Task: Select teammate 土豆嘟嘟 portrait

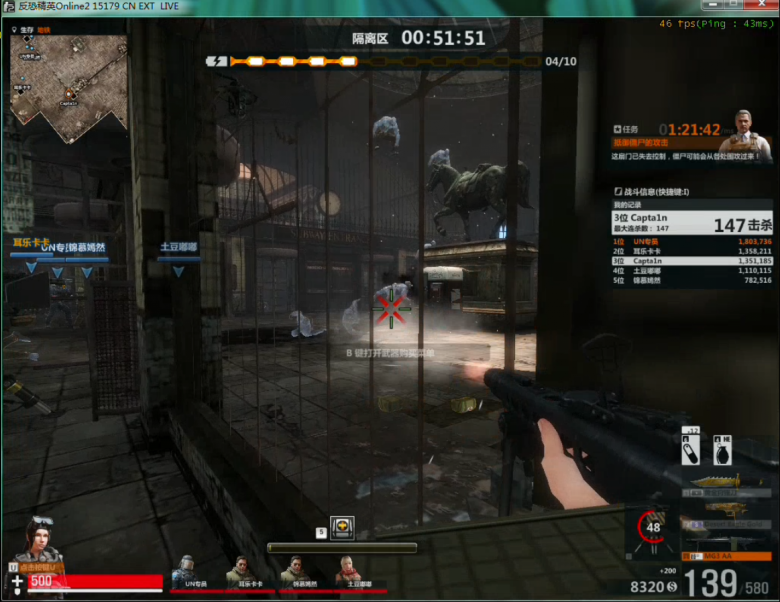Action: pyautogui.click(x=346, y=569)
